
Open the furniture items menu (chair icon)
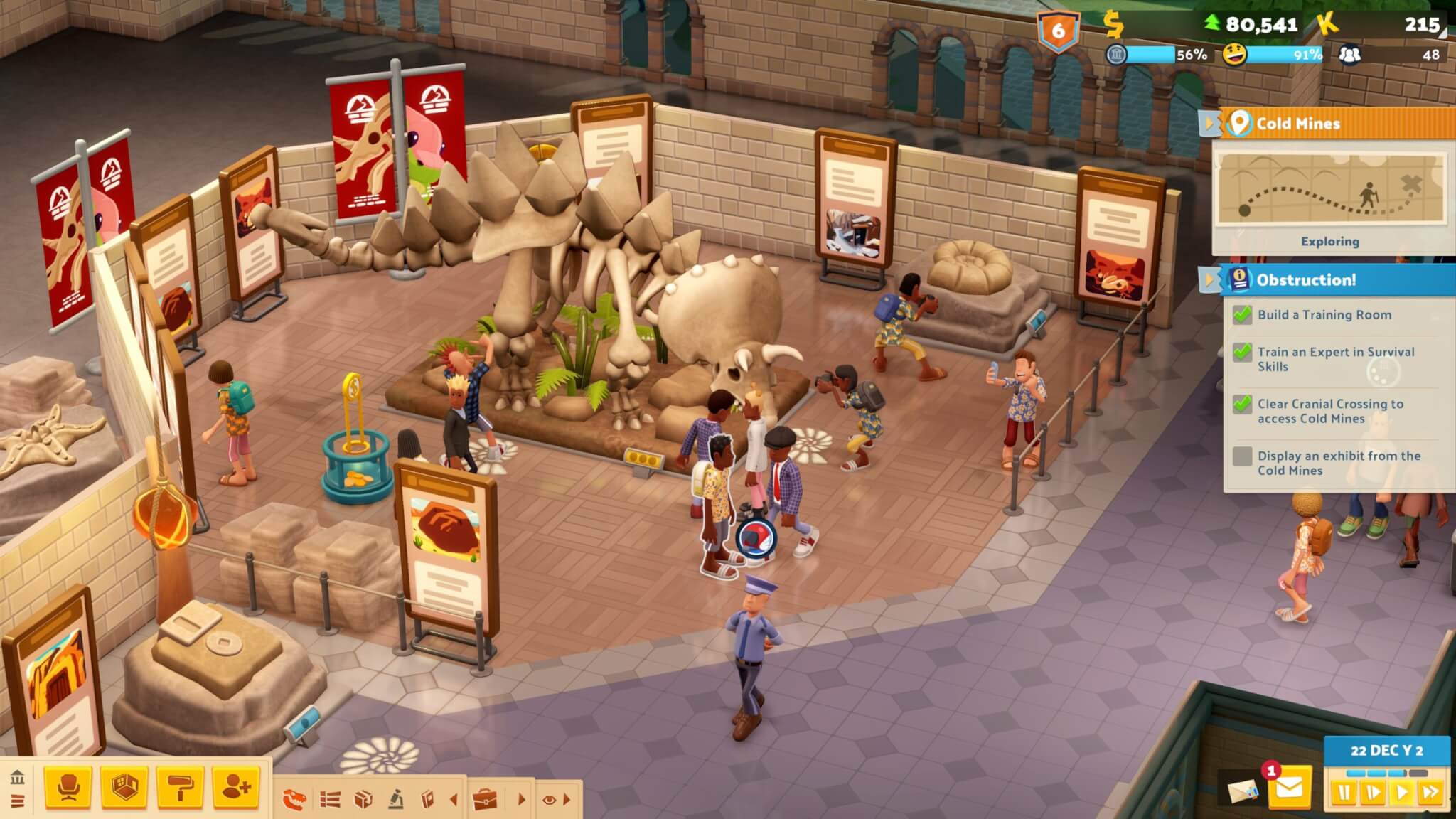tap(68, 787)
